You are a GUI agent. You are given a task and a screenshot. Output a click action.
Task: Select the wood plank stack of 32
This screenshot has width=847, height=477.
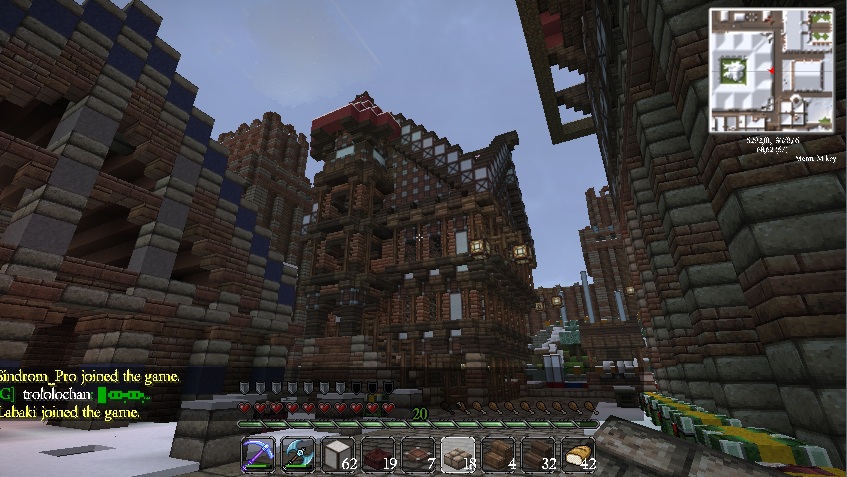pos(539,455)
